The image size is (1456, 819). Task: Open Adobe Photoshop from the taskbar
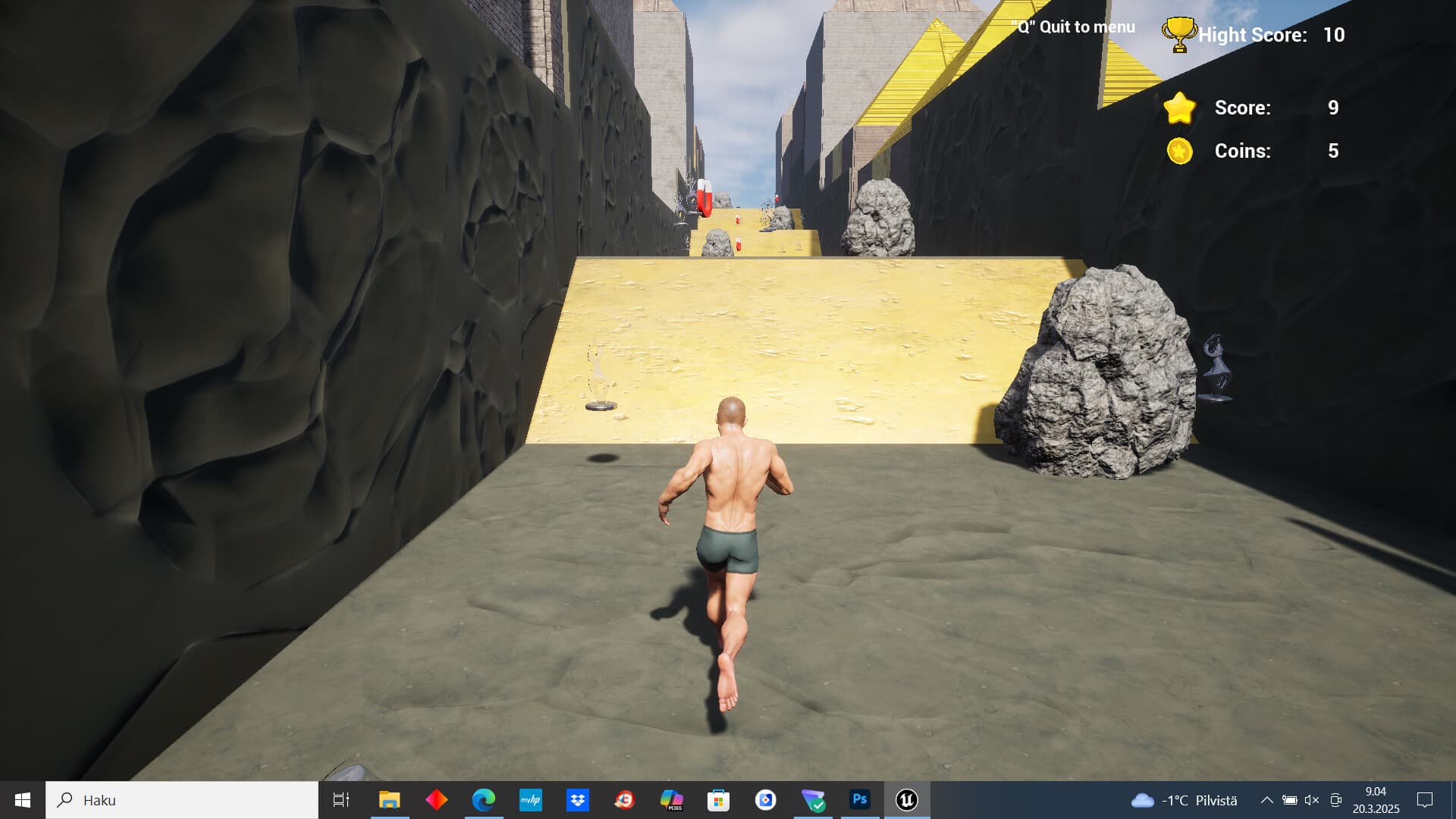pos(859,800)
